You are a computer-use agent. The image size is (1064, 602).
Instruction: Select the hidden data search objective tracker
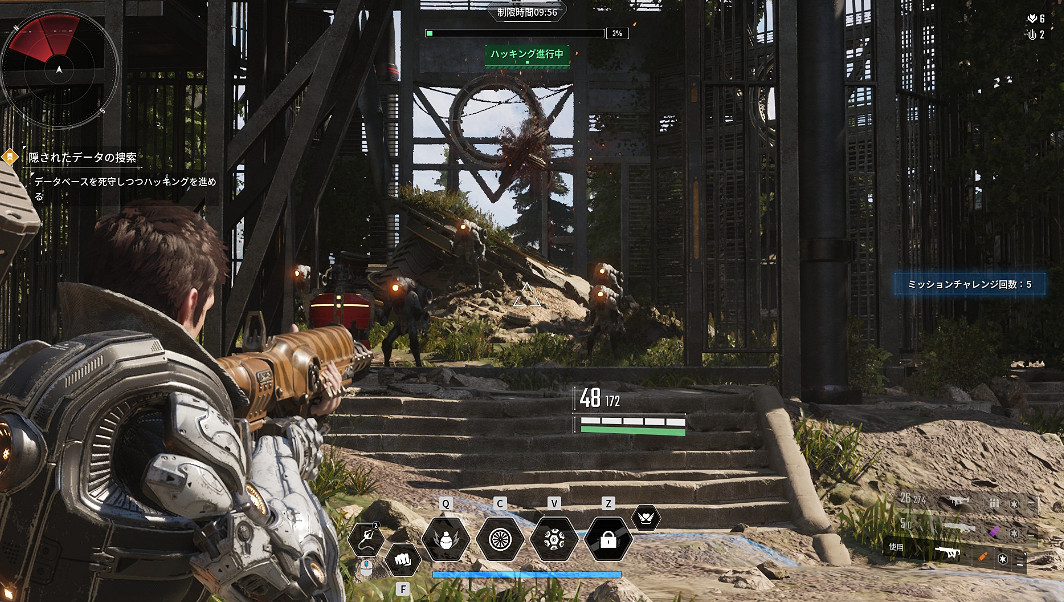coord(84,157)
